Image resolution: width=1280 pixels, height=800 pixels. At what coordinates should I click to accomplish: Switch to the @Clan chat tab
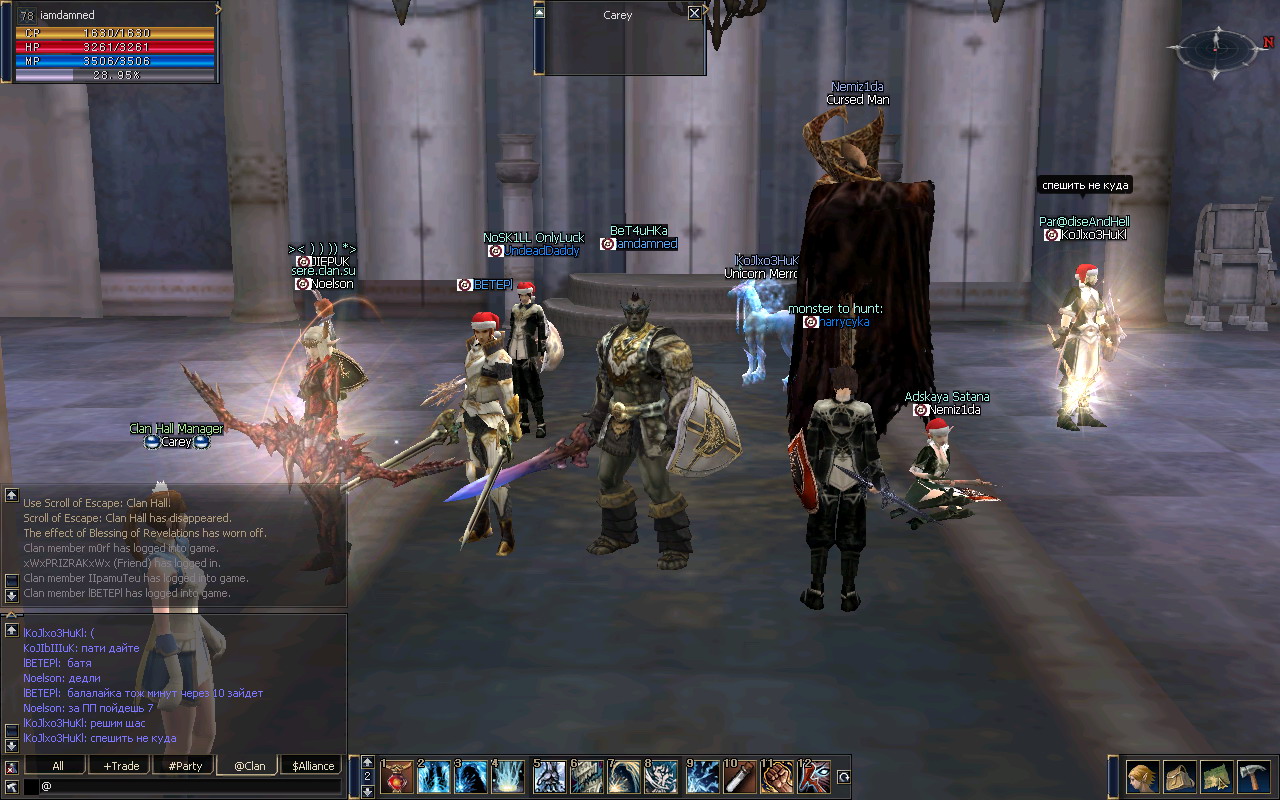pos(249,766)
